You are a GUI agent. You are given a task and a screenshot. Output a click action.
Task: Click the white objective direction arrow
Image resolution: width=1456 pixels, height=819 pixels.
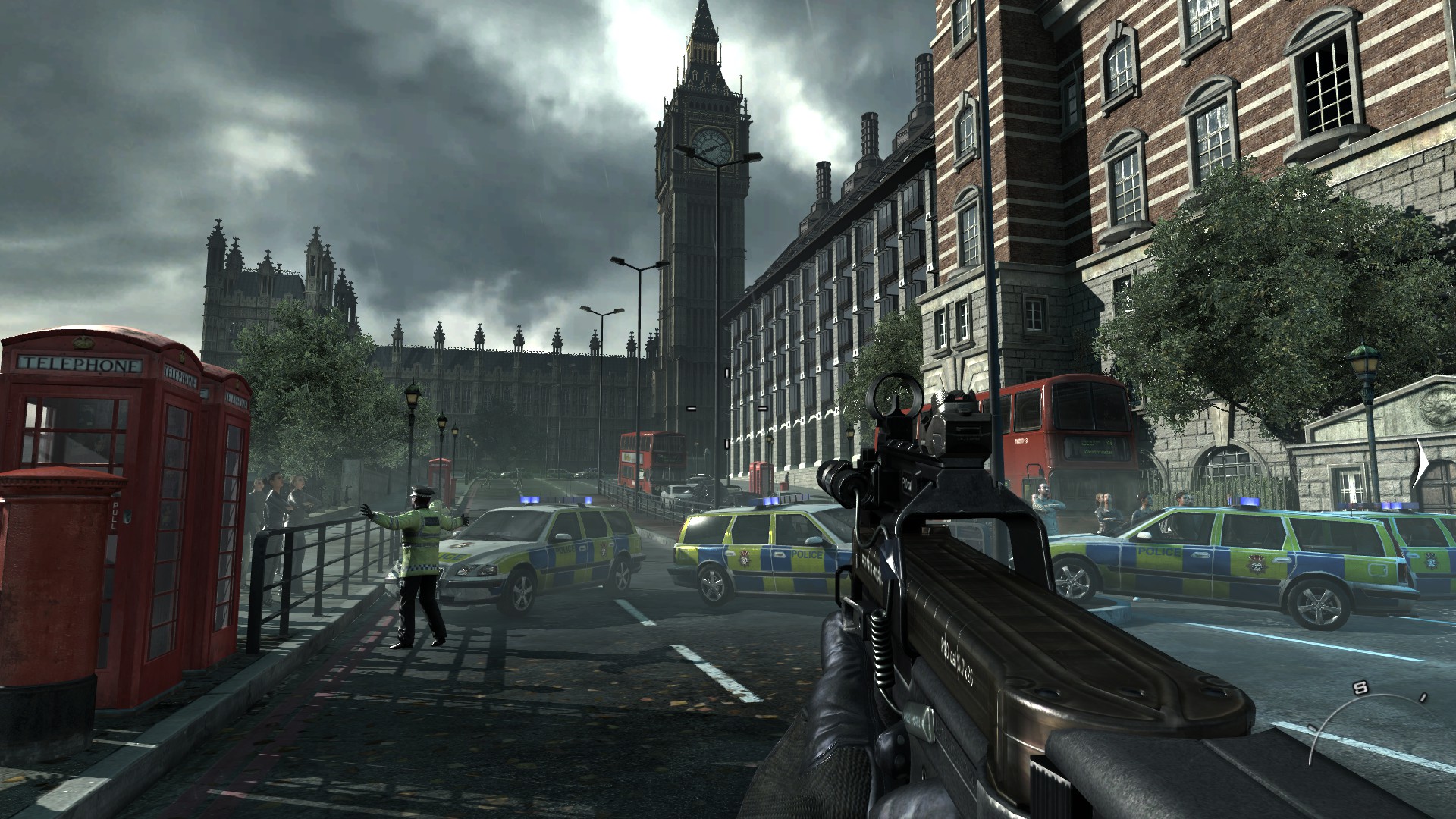[1421, 463]
